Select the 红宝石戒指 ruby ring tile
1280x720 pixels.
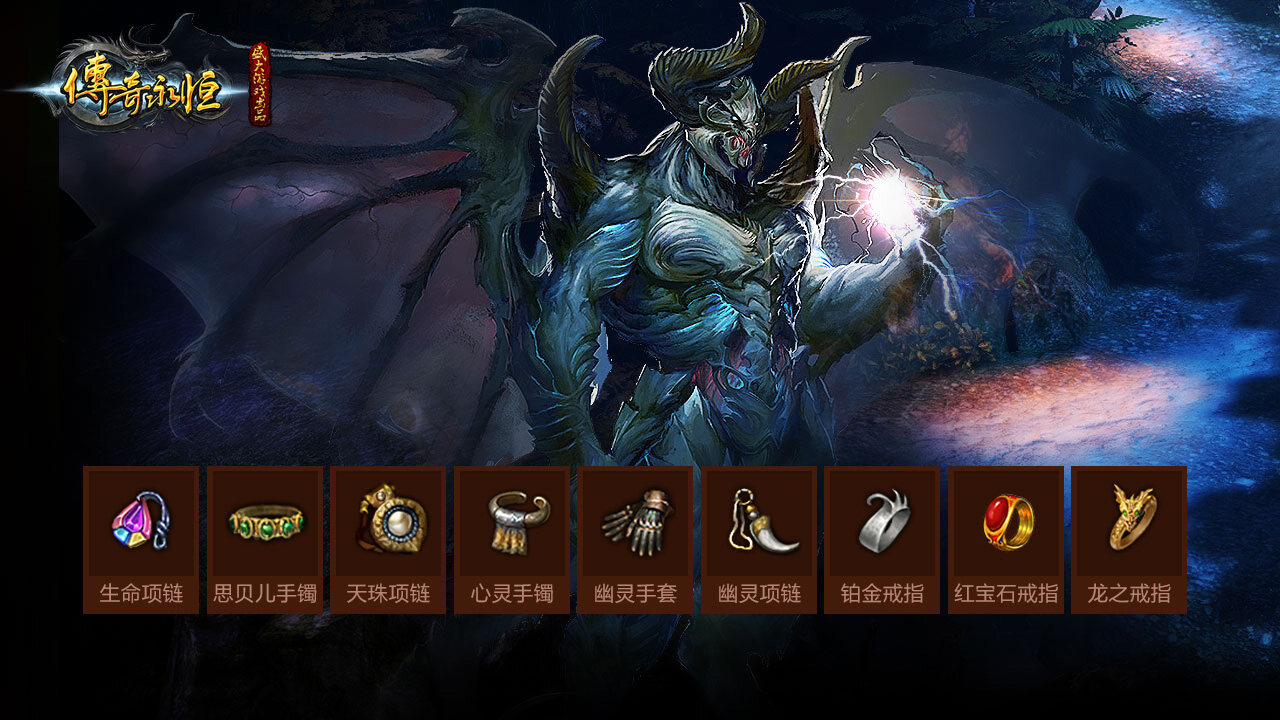click(x=1006, y=539)
